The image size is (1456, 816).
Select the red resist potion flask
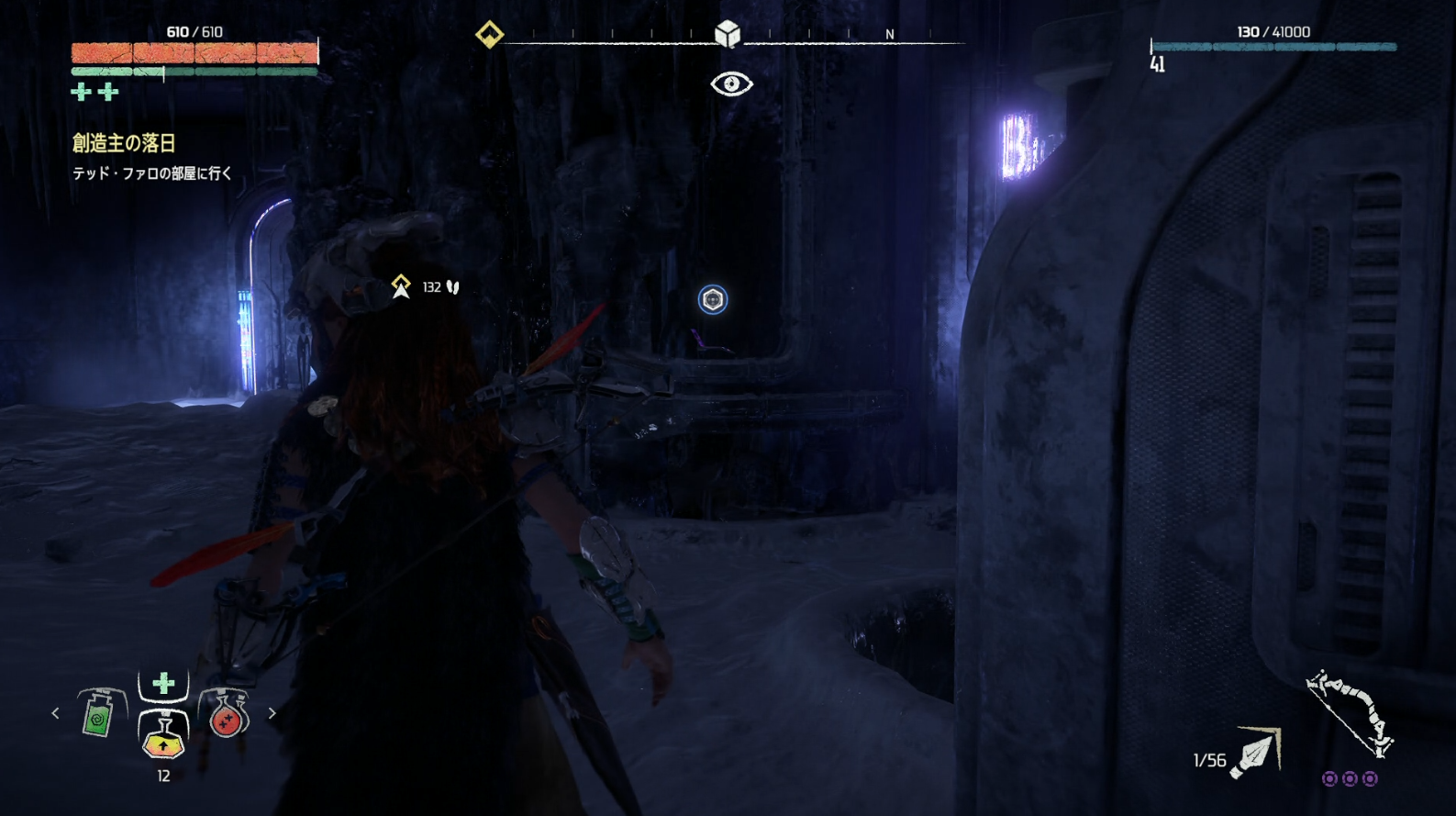tap(225, 714)
